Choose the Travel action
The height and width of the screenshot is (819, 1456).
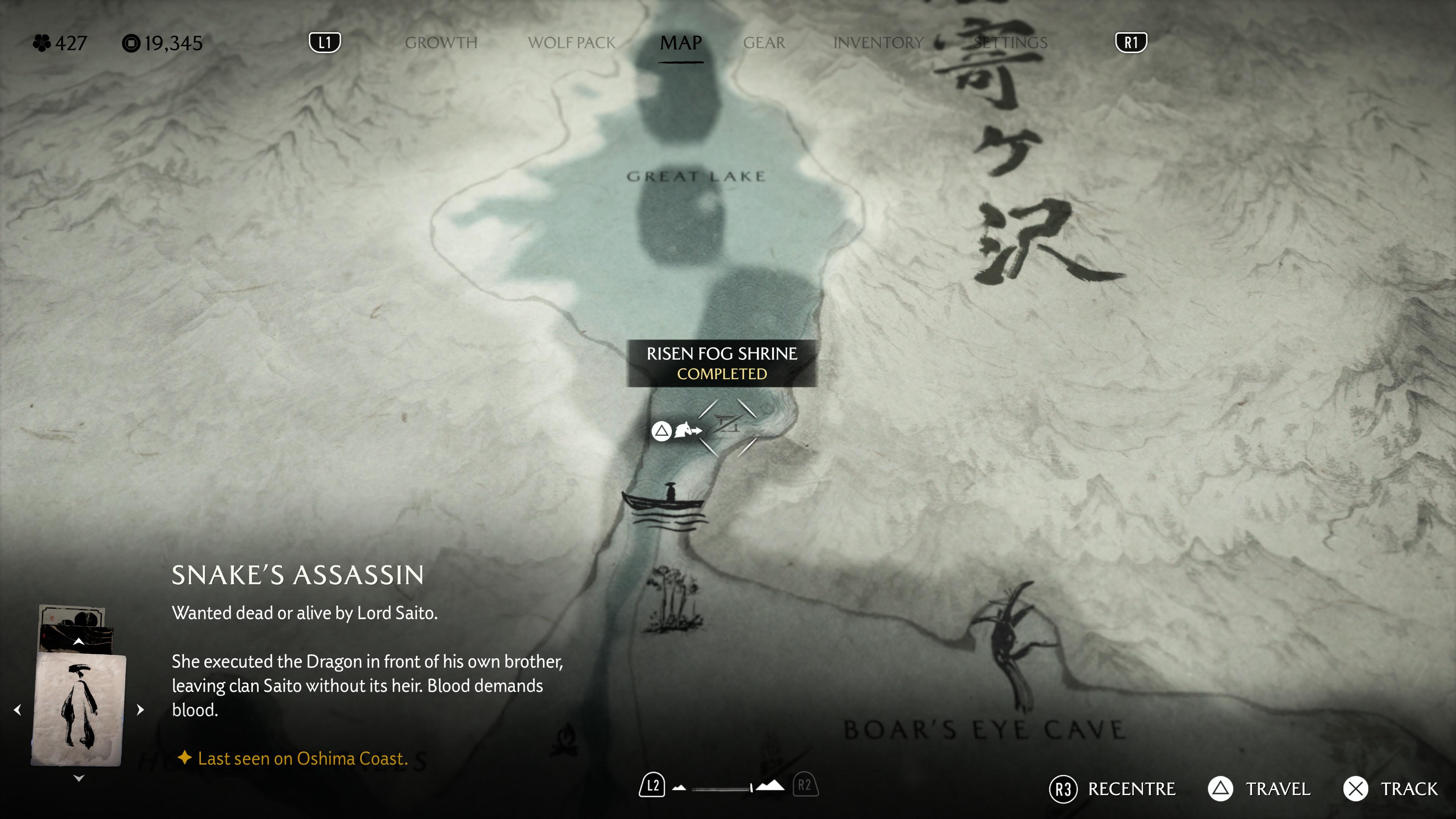pos(1259,789)
